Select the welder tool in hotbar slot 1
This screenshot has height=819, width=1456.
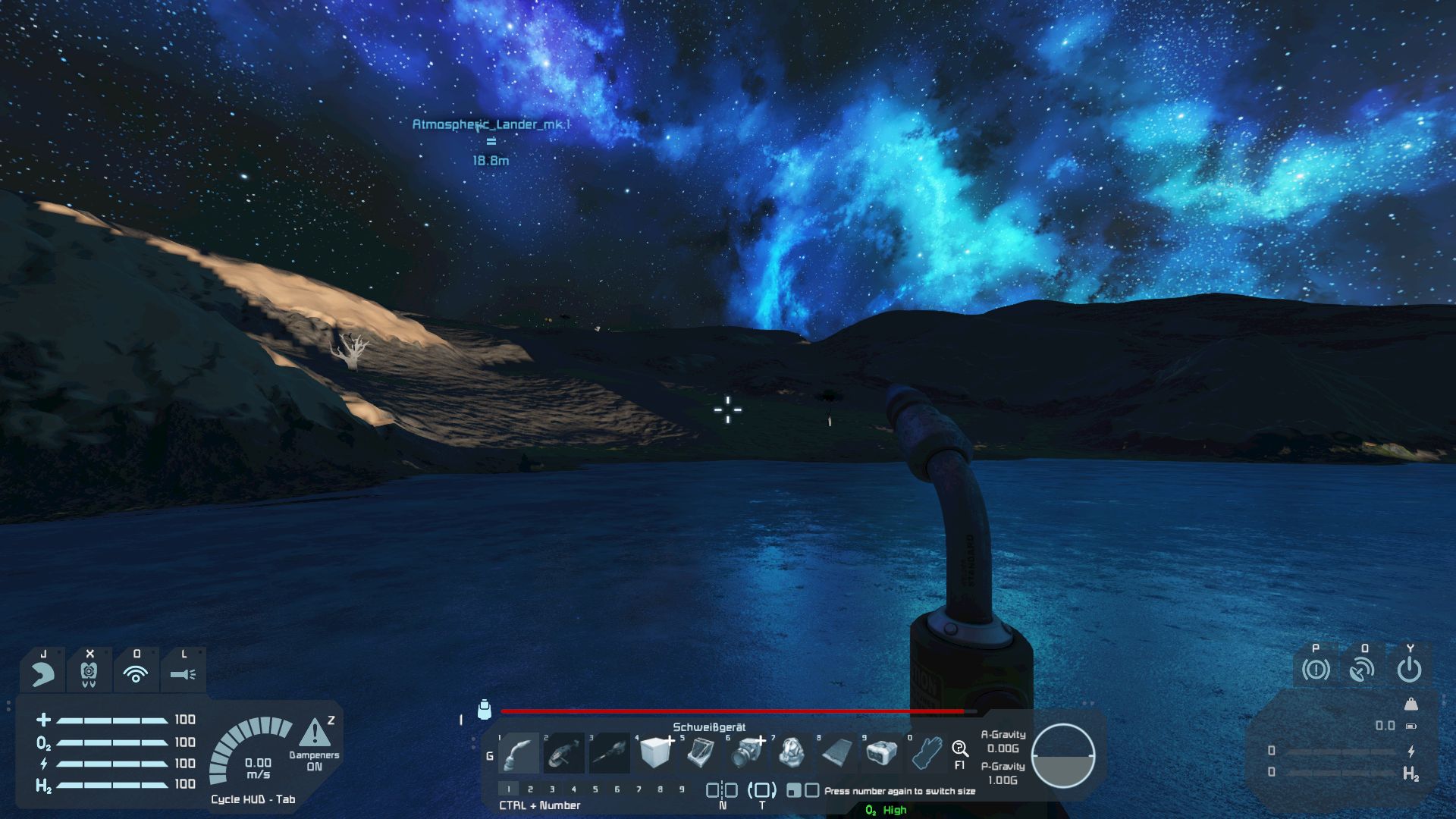pos(519,754)
